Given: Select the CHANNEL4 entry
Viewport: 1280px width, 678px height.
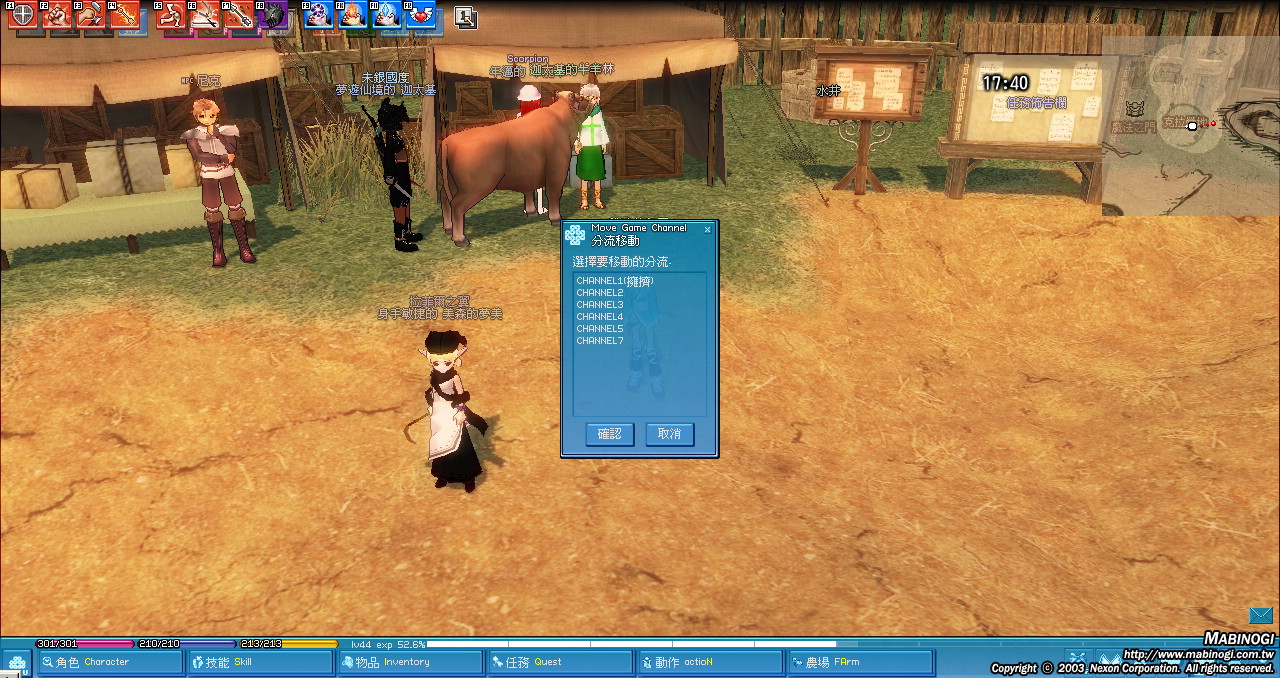Looking at the screenshot, I should point(600,317).
